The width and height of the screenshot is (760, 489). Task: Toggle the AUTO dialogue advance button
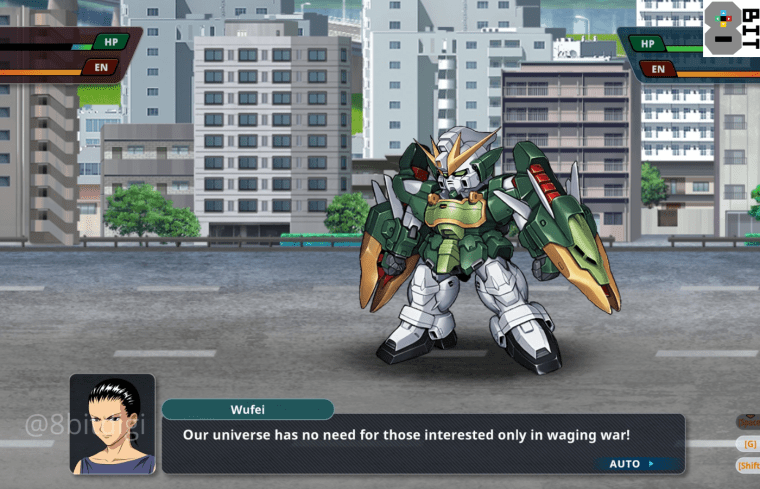pyautogui.click(x=631, y=464)
